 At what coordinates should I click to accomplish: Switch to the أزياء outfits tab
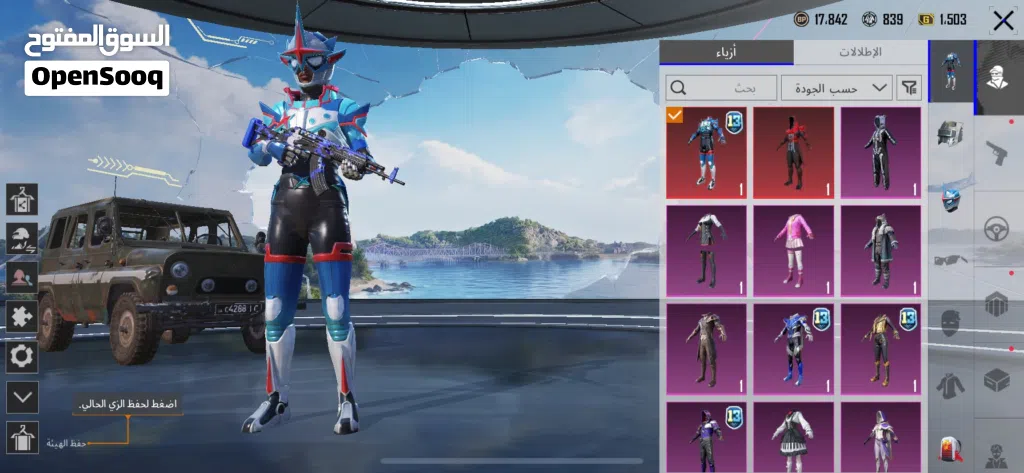coord(726,52)
